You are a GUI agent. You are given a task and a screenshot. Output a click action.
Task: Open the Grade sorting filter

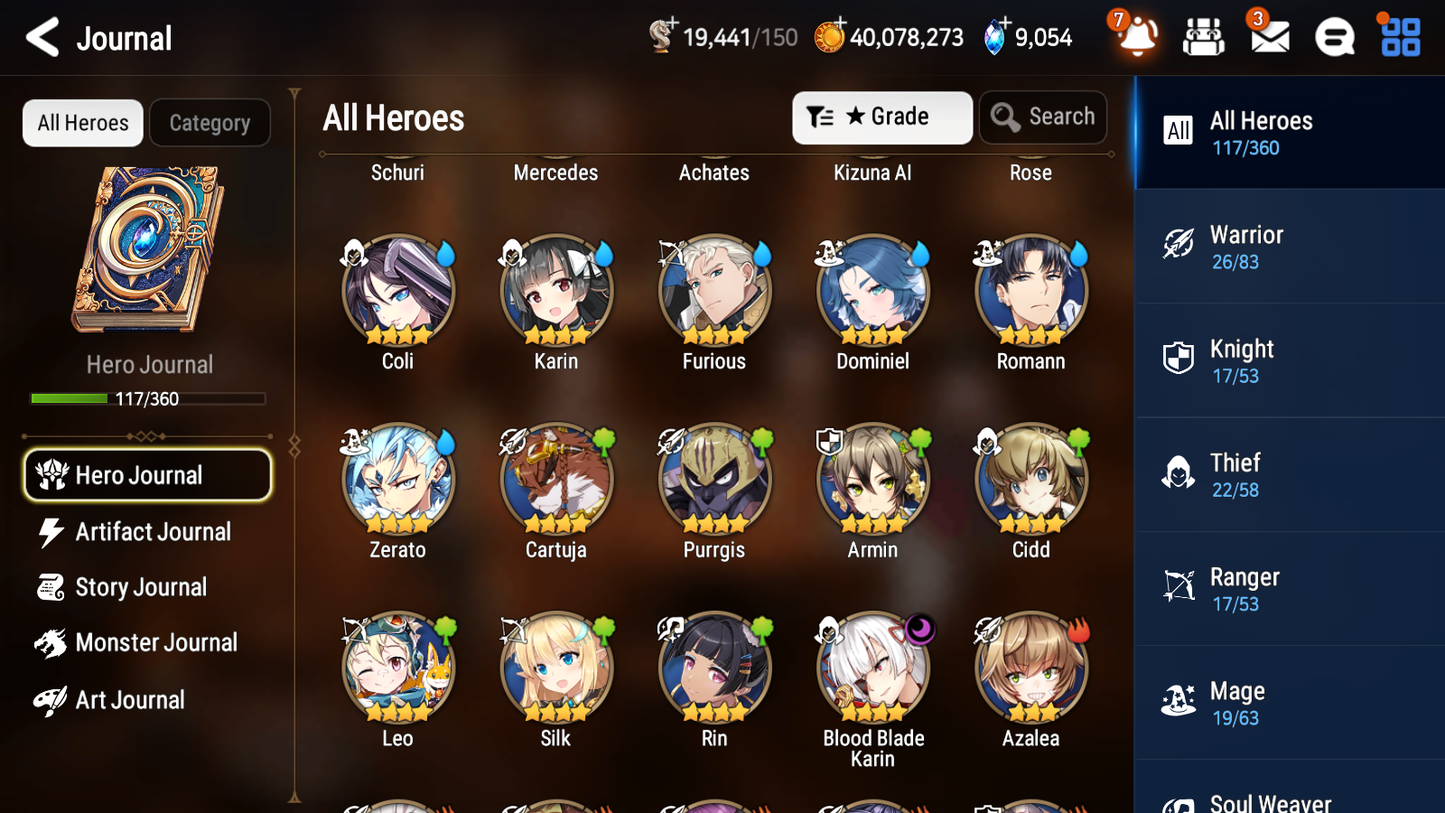click(882, 117)
